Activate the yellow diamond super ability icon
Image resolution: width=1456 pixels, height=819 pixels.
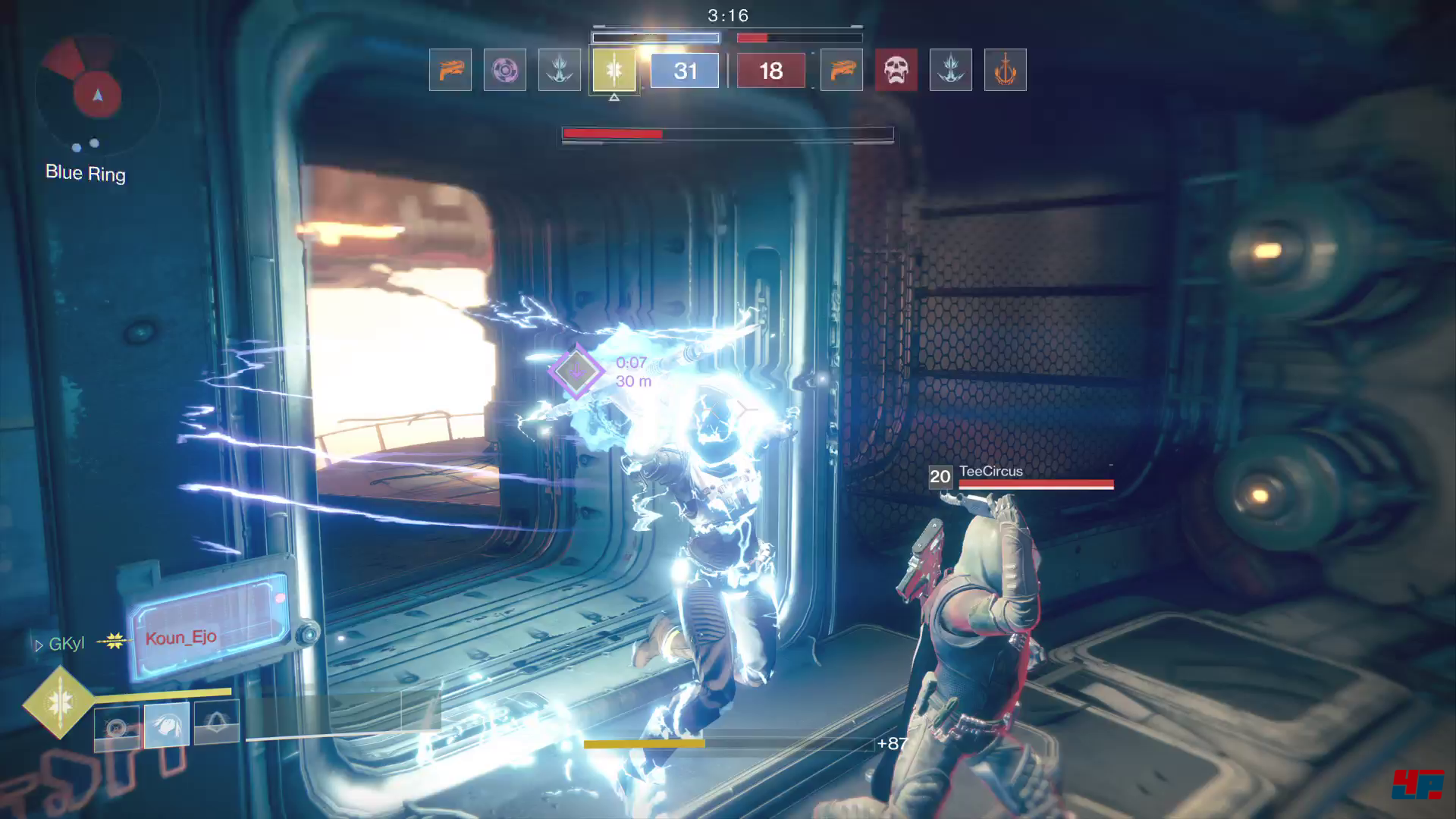pyautogui.click(x=59, y=703)
